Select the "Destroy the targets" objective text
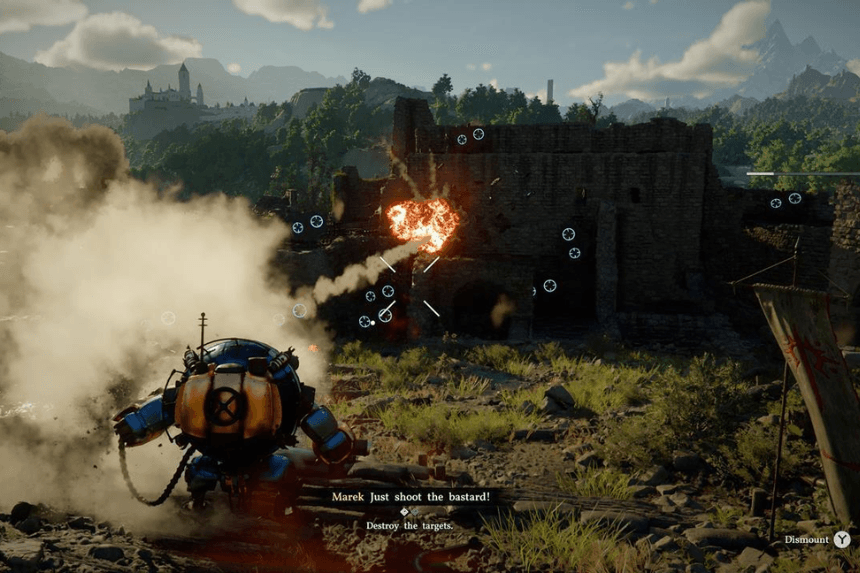This screenshot has width=860, height=573. pos(409,525)
